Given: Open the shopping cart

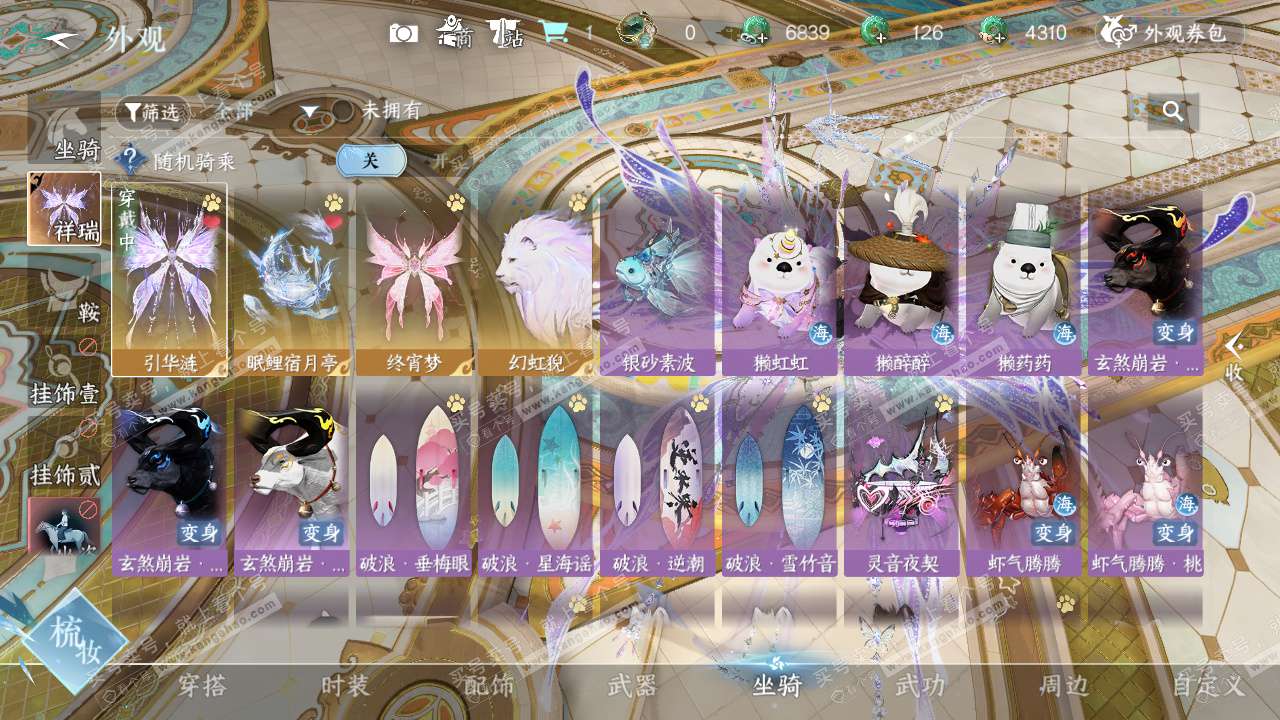Looking at the screenshot, I should [554, 33].
